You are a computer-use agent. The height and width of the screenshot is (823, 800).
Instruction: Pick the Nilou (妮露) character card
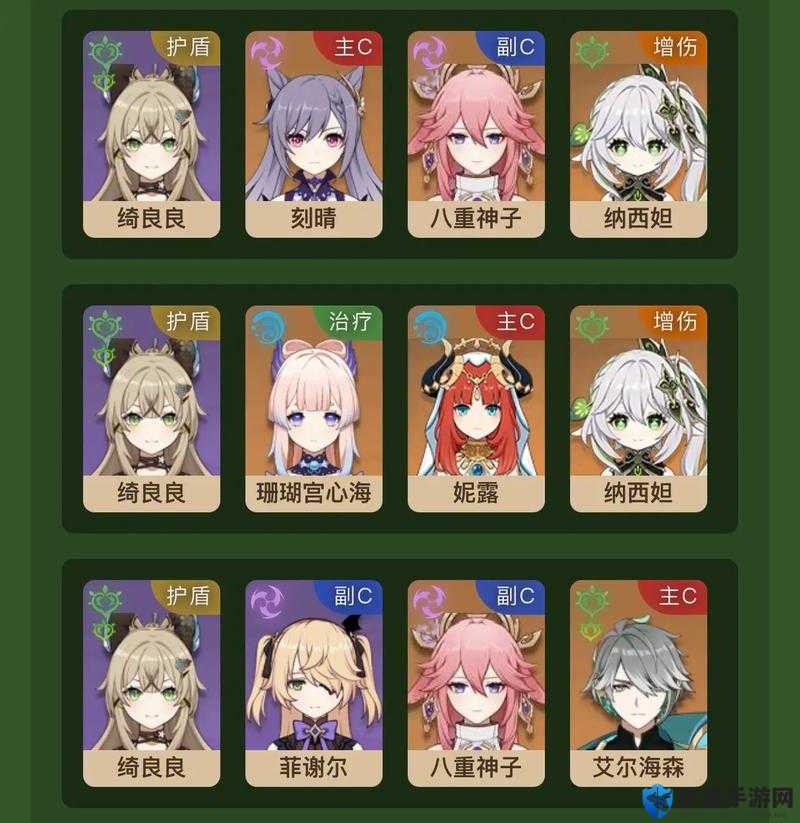[x=476, y=409]
